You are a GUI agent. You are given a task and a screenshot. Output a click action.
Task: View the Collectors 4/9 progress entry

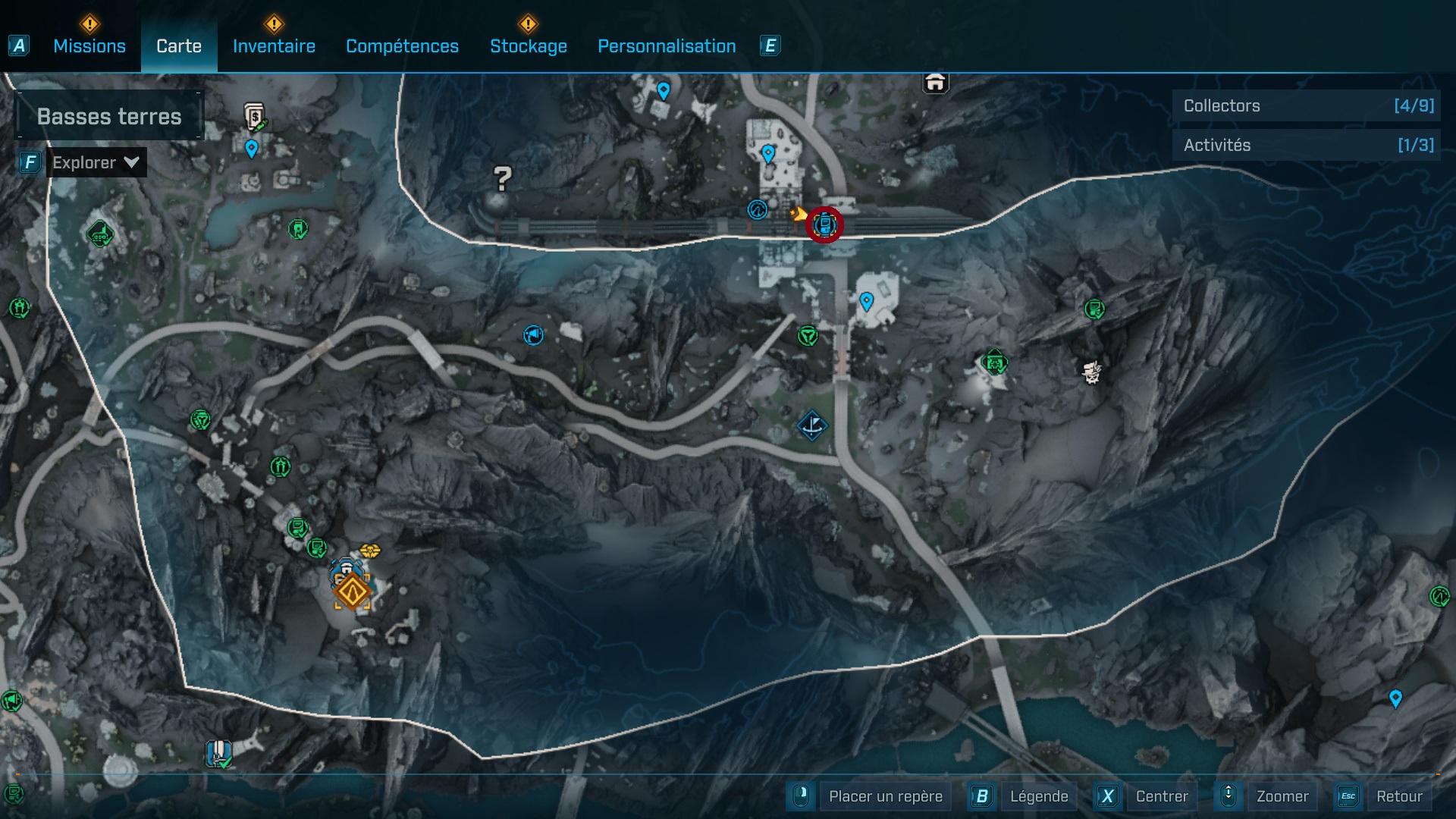1306,106
